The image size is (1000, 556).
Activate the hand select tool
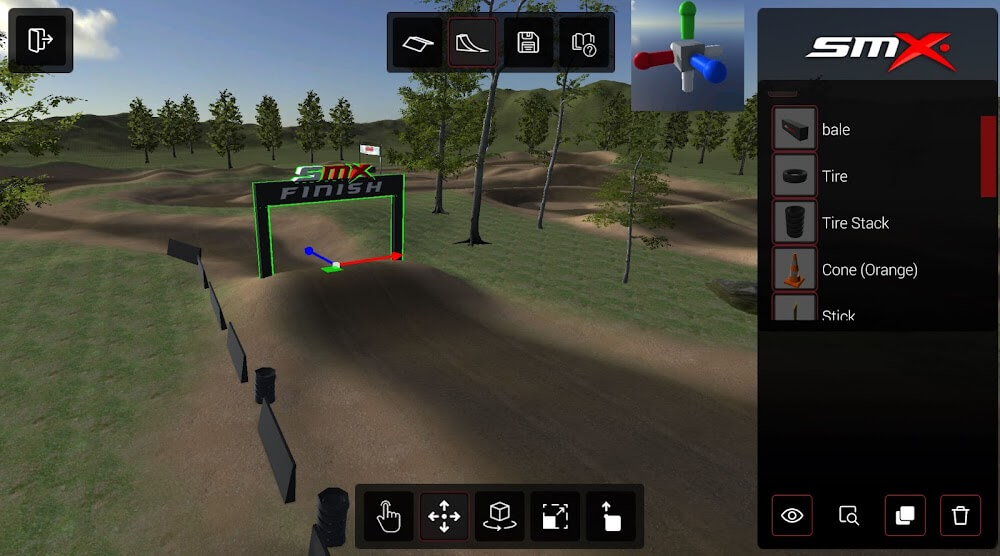pos(389,516)
